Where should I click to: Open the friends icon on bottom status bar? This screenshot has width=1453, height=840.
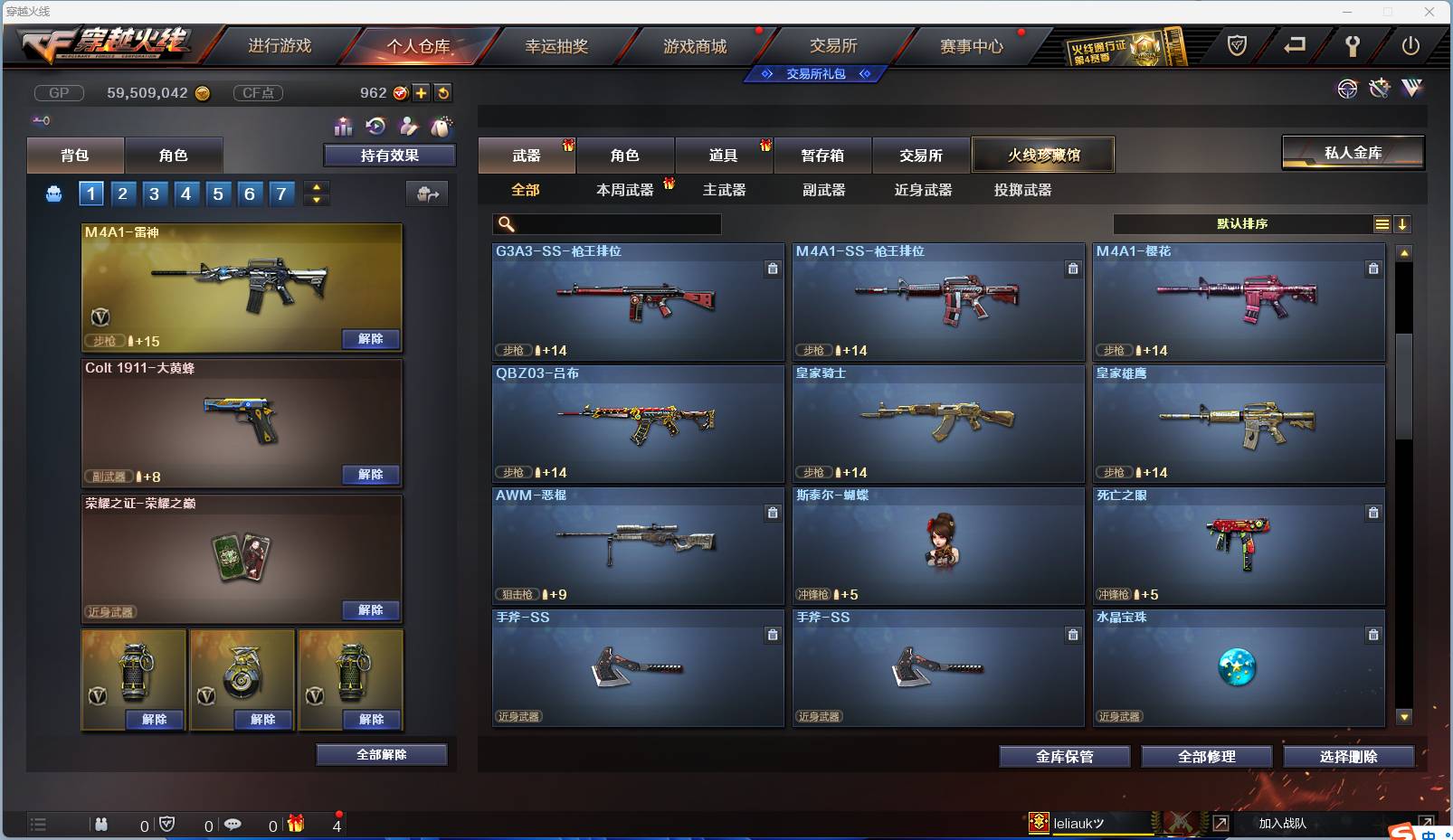click(x=101, y=825)
